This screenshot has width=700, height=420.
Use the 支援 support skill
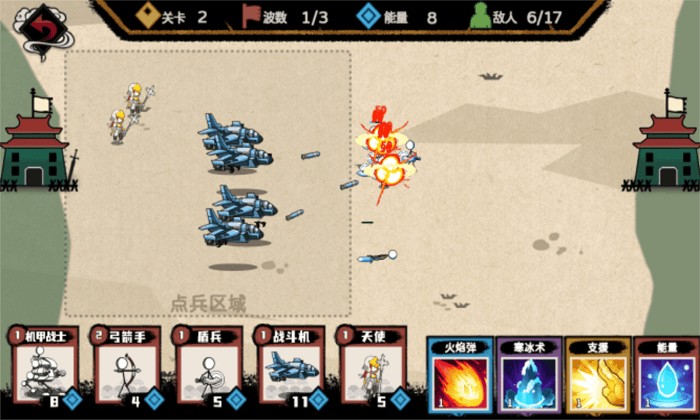click(597, 378)
